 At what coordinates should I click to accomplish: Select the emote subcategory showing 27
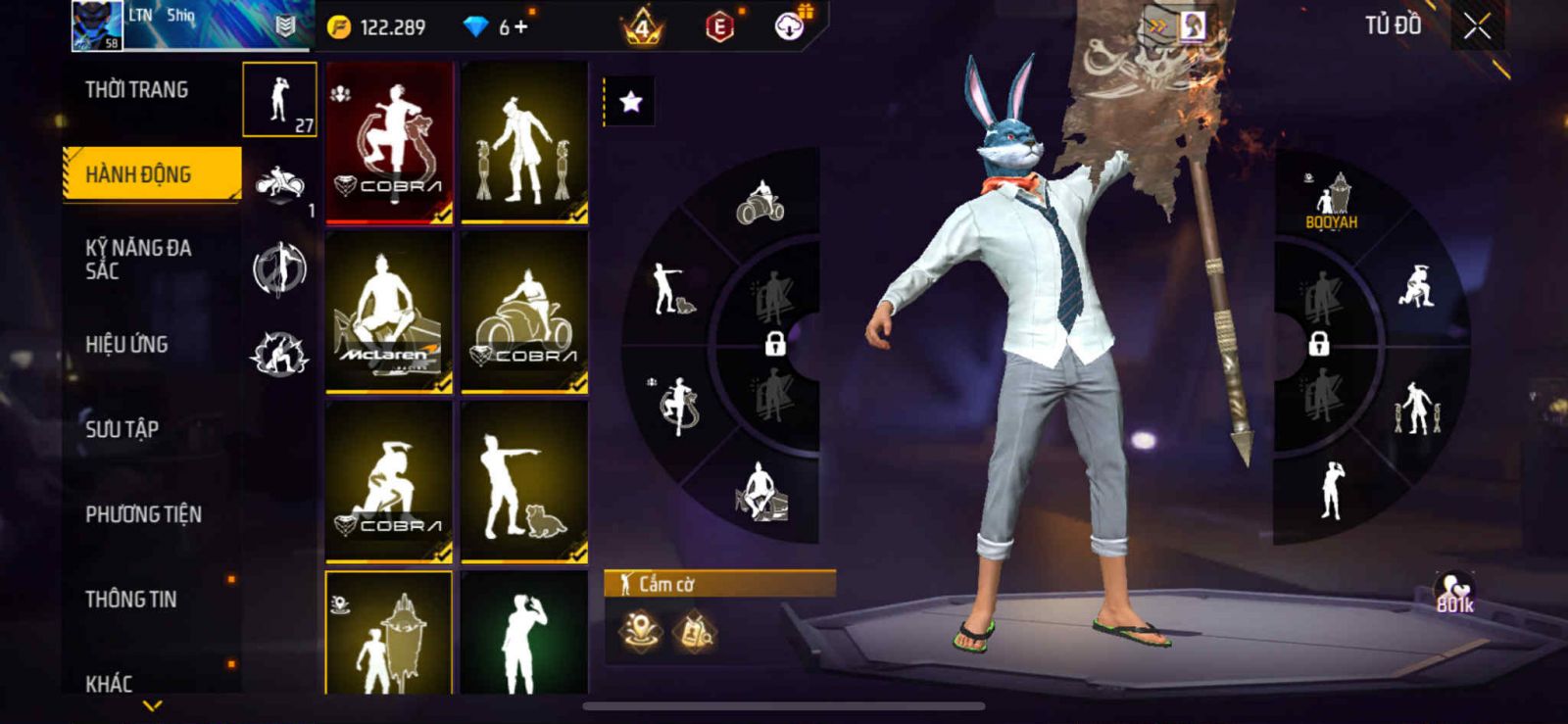(x=280, y=100)
